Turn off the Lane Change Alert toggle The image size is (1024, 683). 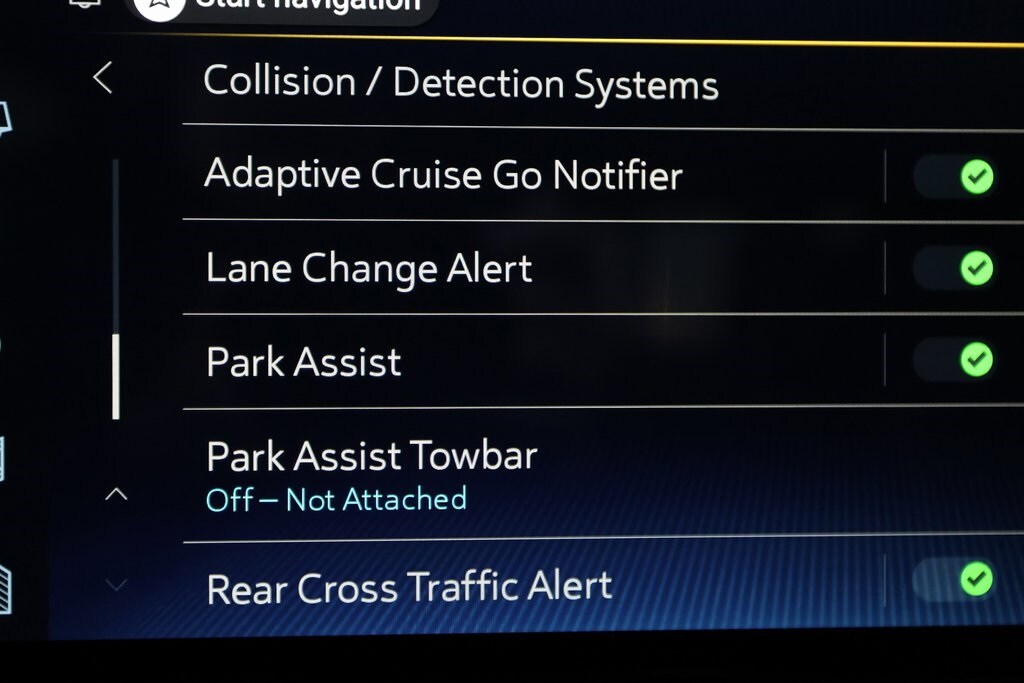[958, 268]
